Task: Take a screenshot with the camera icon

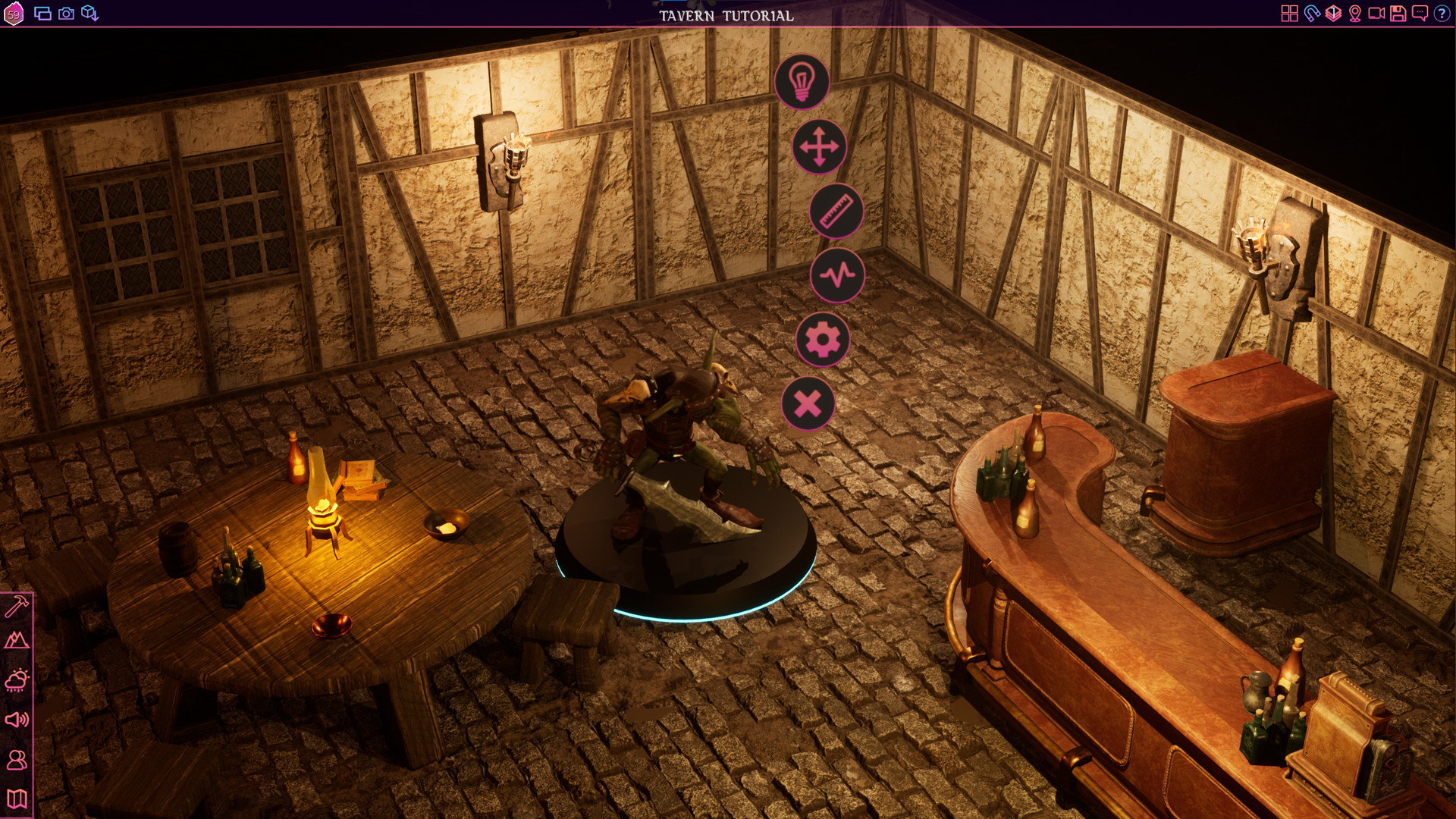Action: tap(66, 13)
